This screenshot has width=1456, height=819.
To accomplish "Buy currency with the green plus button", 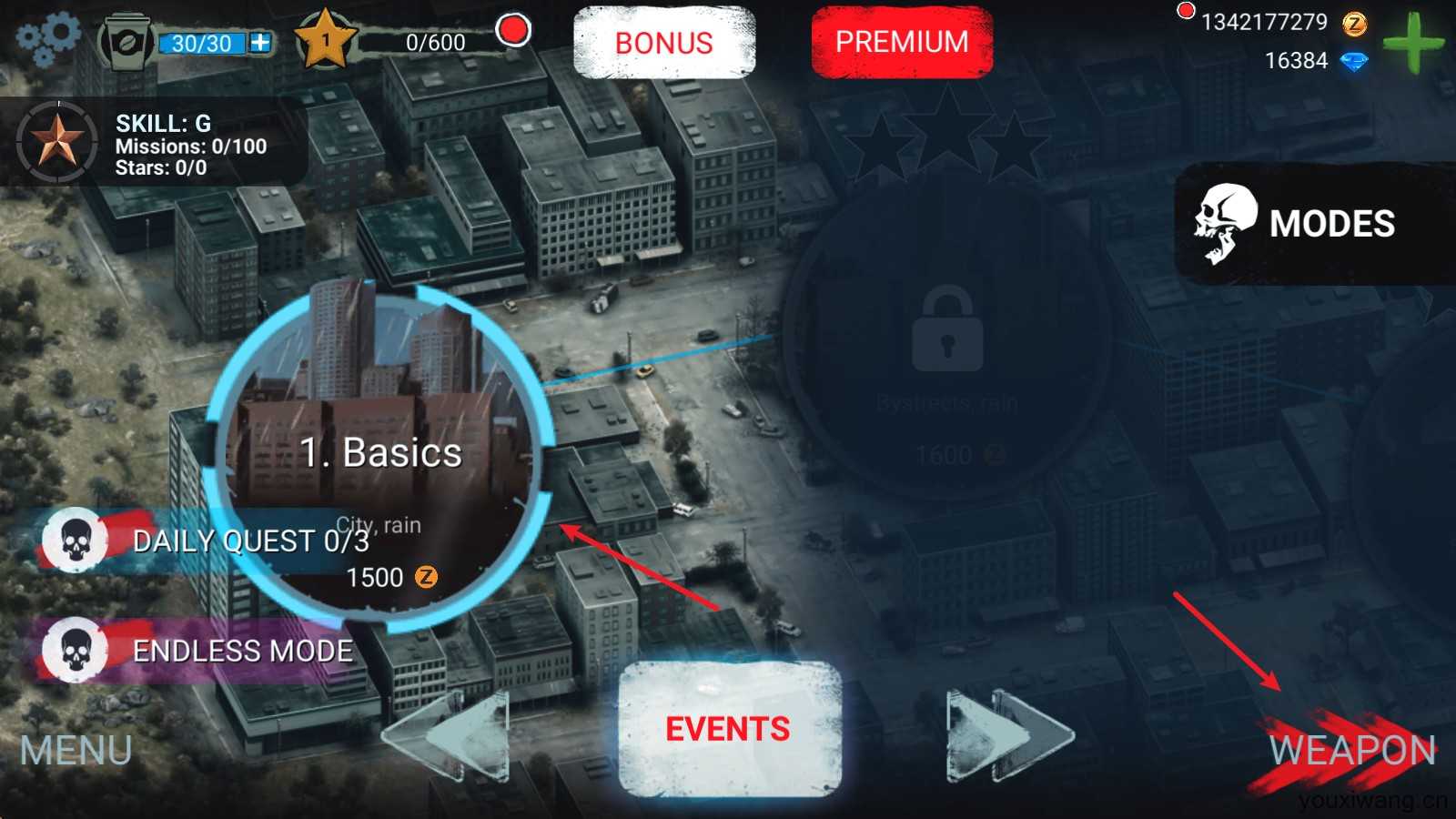I will click(1411, 42).
